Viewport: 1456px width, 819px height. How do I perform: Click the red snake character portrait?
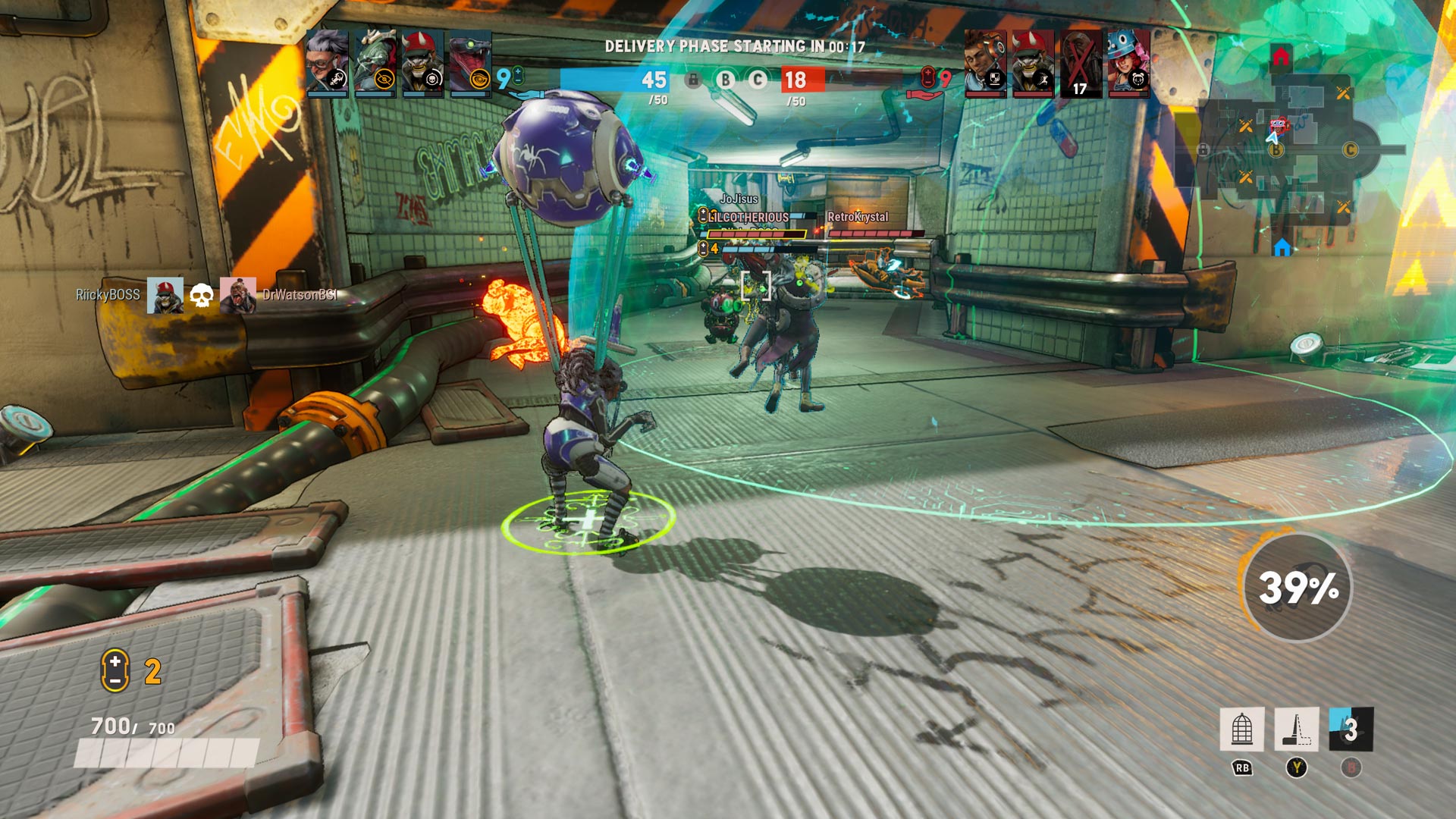pos(470,62)
